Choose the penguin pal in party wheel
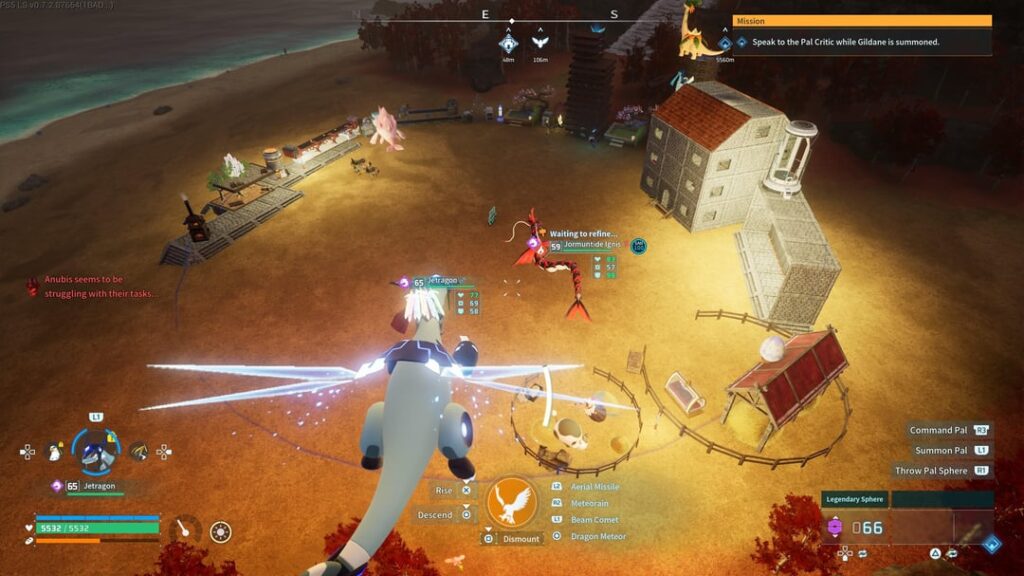Image resolution: width=1024 pixels, height=576 pixels. tap(55, 452)
